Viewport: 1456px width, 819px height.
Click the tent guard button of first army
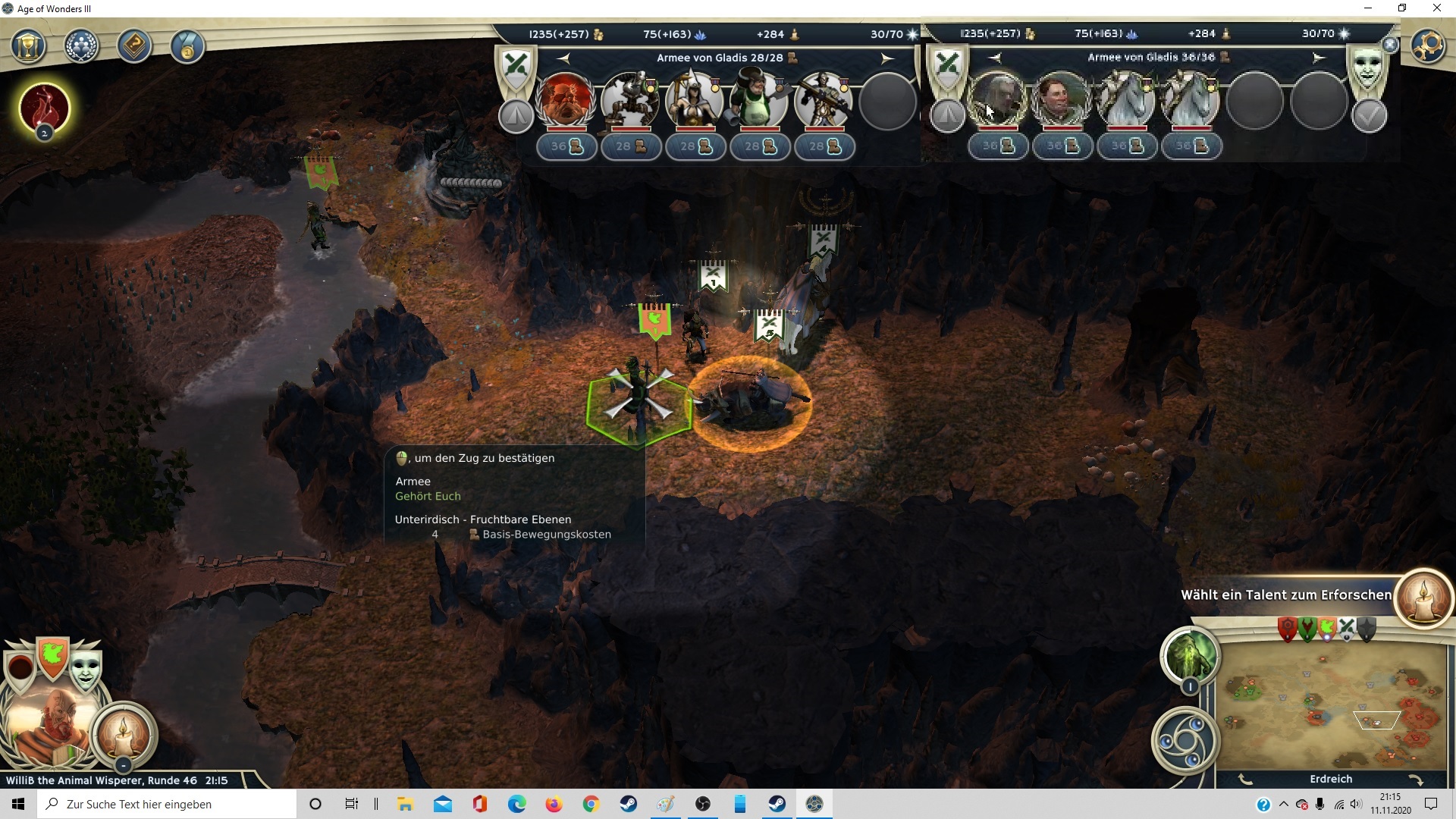pyautogui.click(x=516, y=116)
